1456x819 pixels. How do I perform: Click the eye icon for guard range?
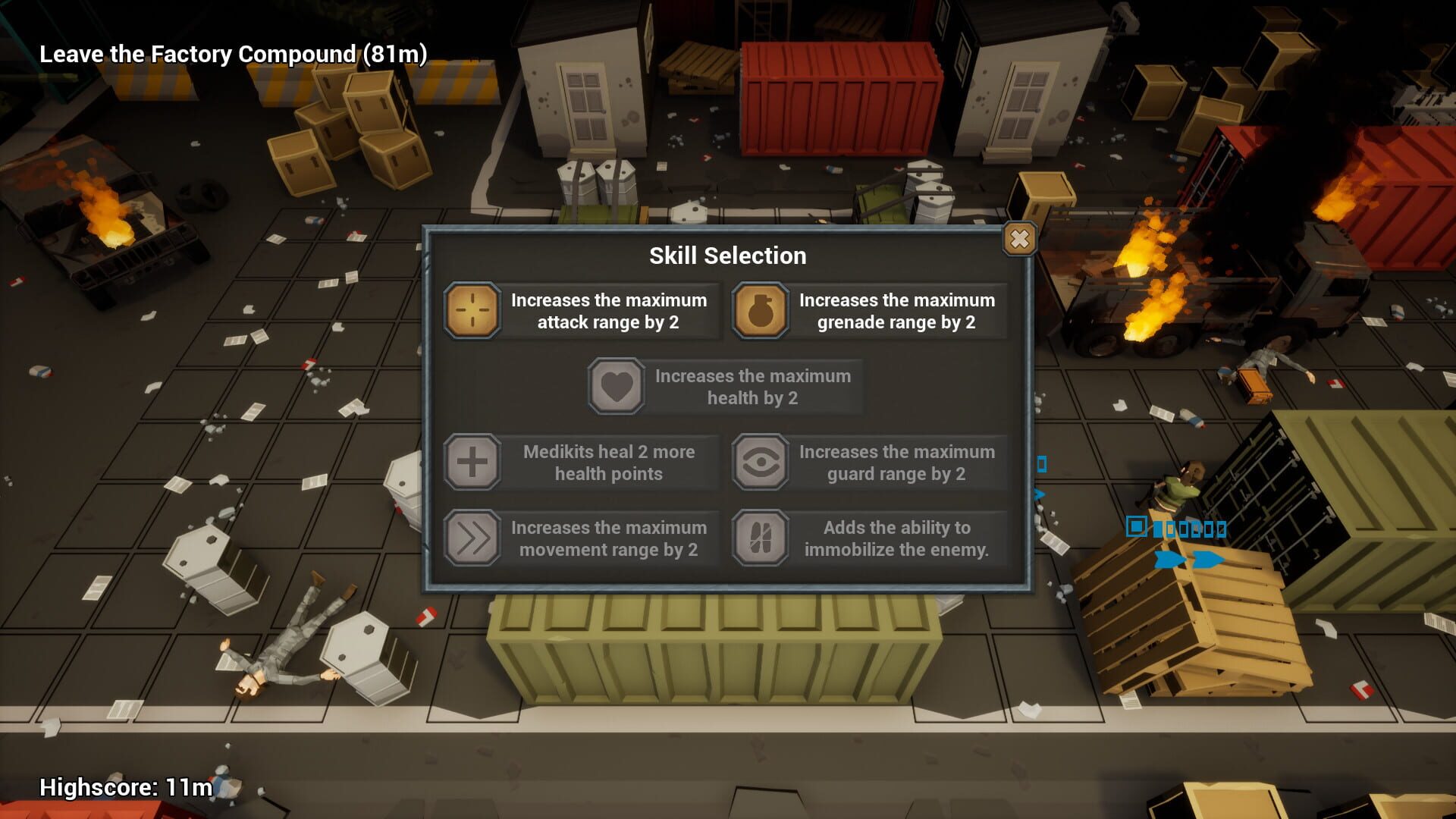tap(760, 462)
